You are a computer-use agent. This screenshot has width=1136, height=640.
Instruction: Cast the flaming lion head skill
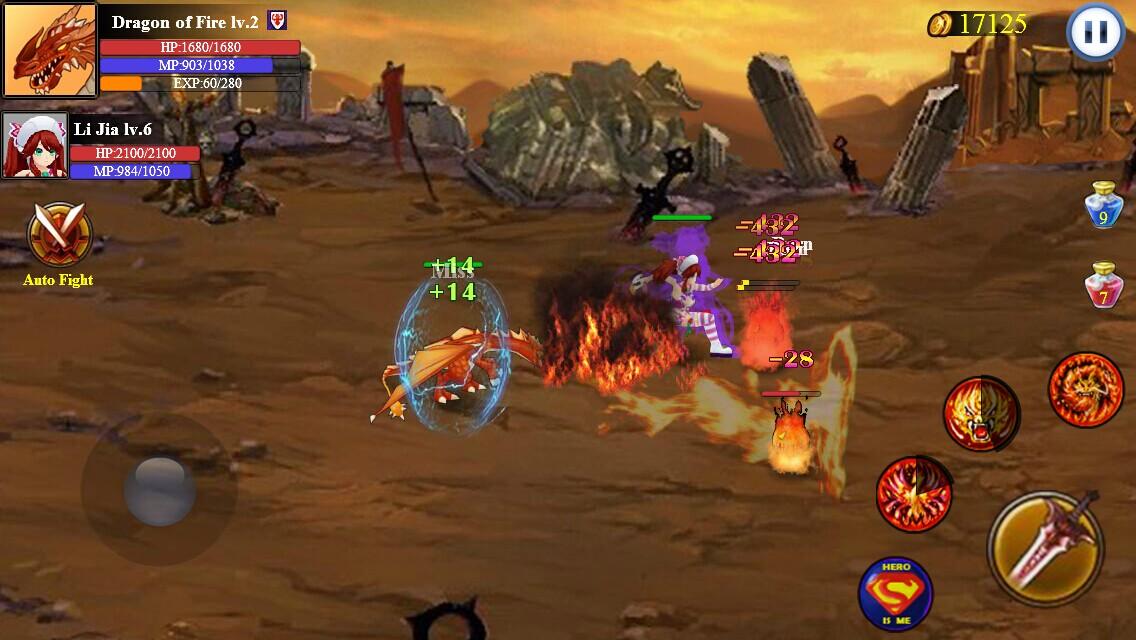pos(981,413)
